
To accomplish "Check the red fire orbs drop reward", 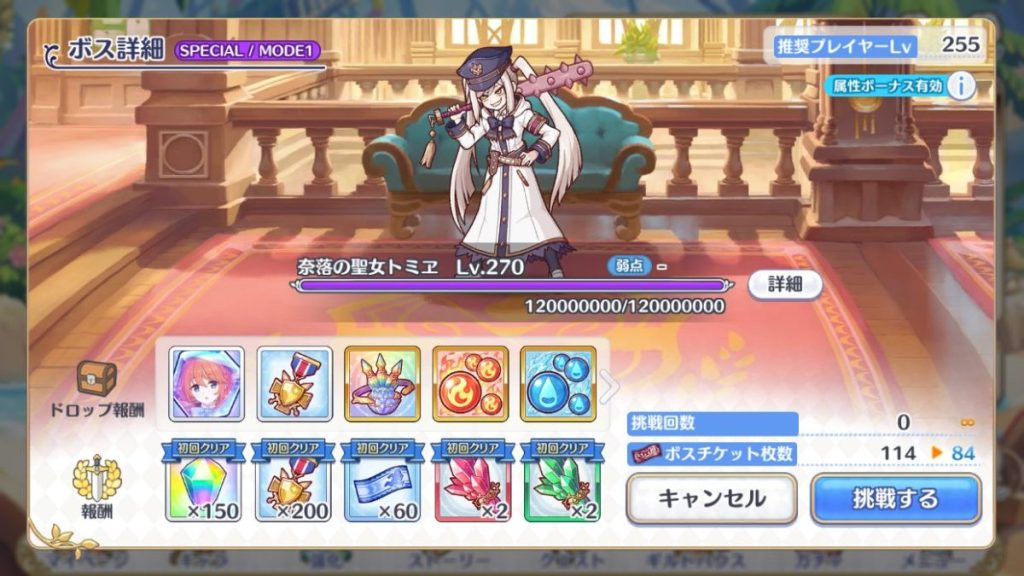I will (470, 383).
